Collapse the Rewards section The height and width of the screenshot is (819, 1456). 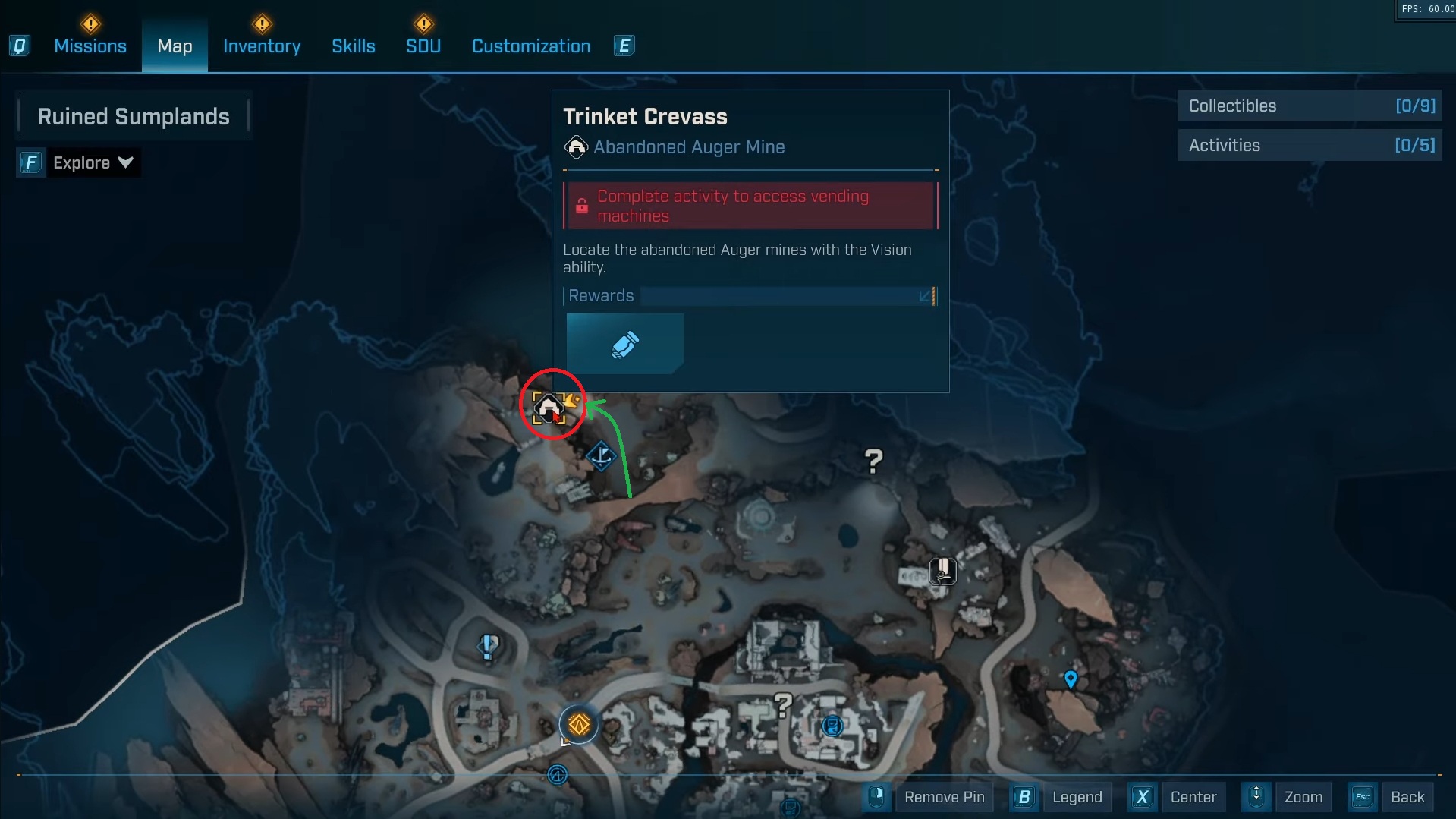pyautogui.click(x=925, y=296)
